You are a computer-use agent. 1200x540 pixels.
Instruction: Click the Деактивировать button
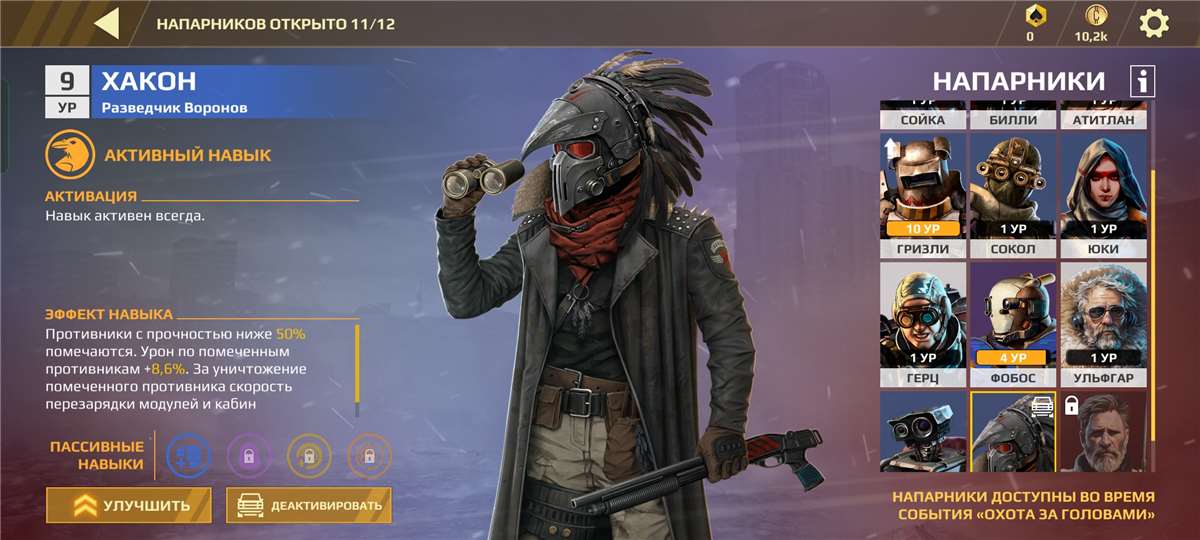point(309,505)
